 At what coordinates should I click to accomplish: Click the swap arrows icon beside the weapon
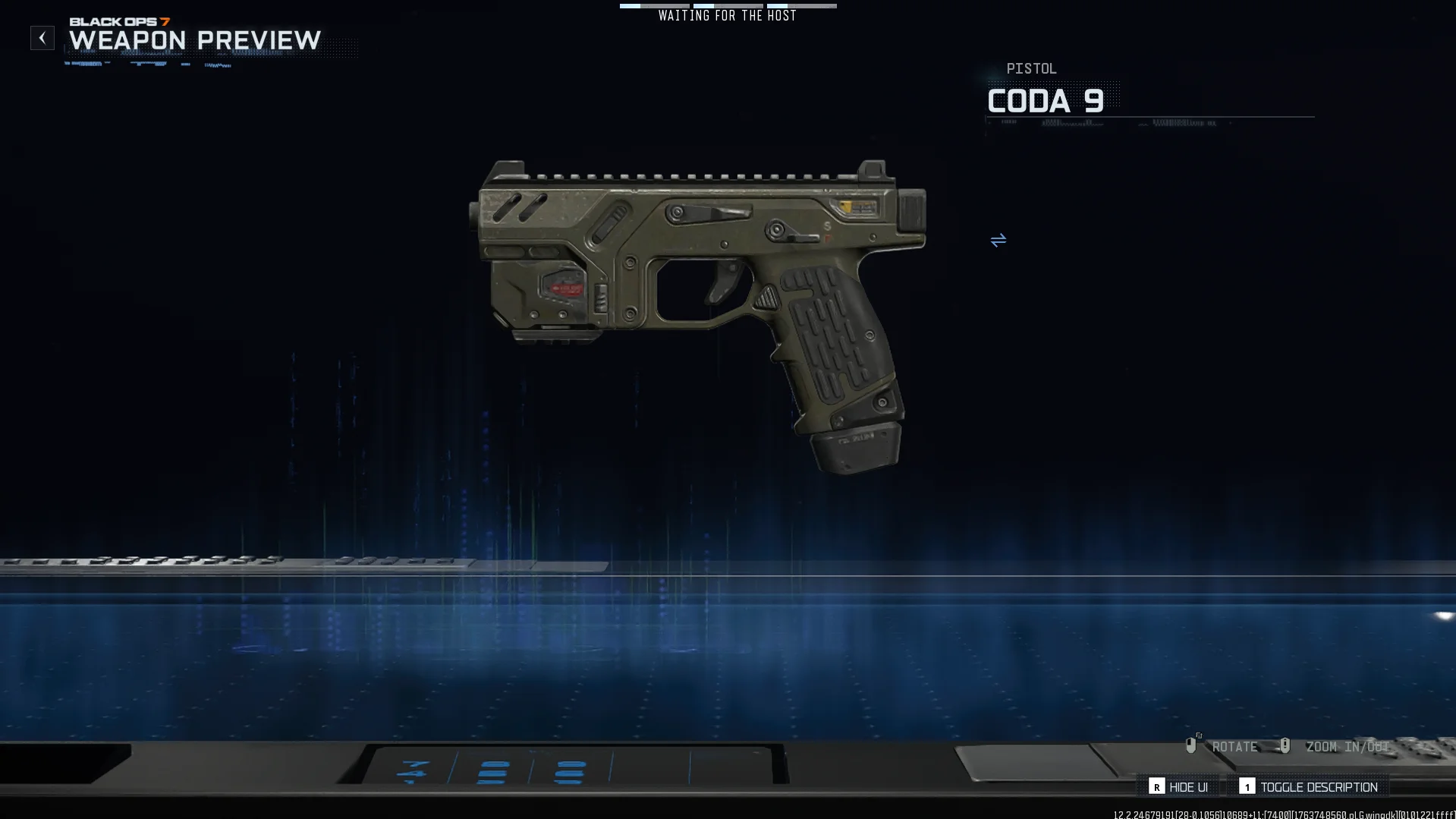998,241
